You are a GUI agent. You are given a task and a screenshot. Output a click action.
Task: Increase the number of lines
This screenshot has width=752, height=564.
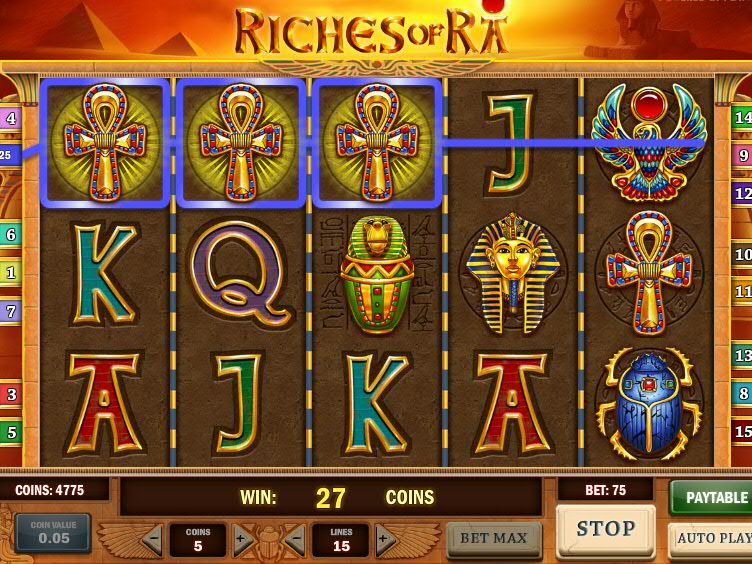(385, 540)
